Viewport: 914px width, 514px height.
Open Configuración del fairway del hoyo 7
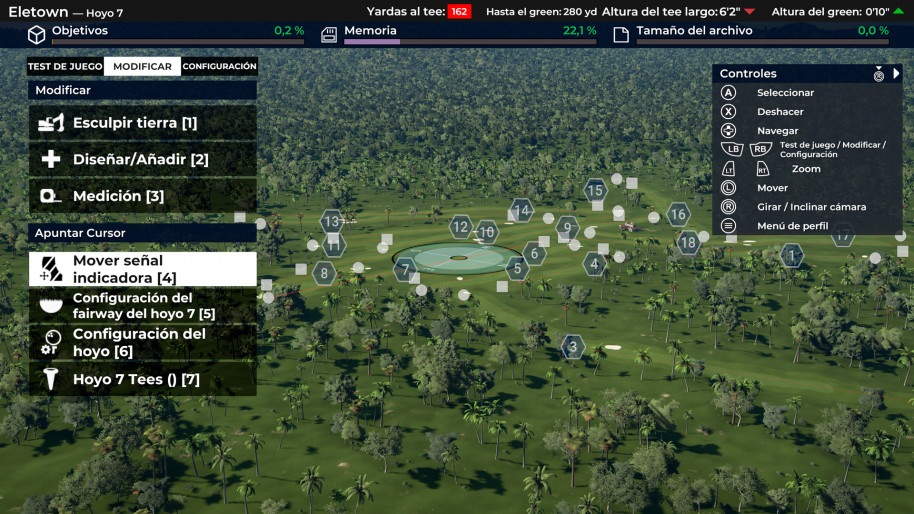point(142,306)
